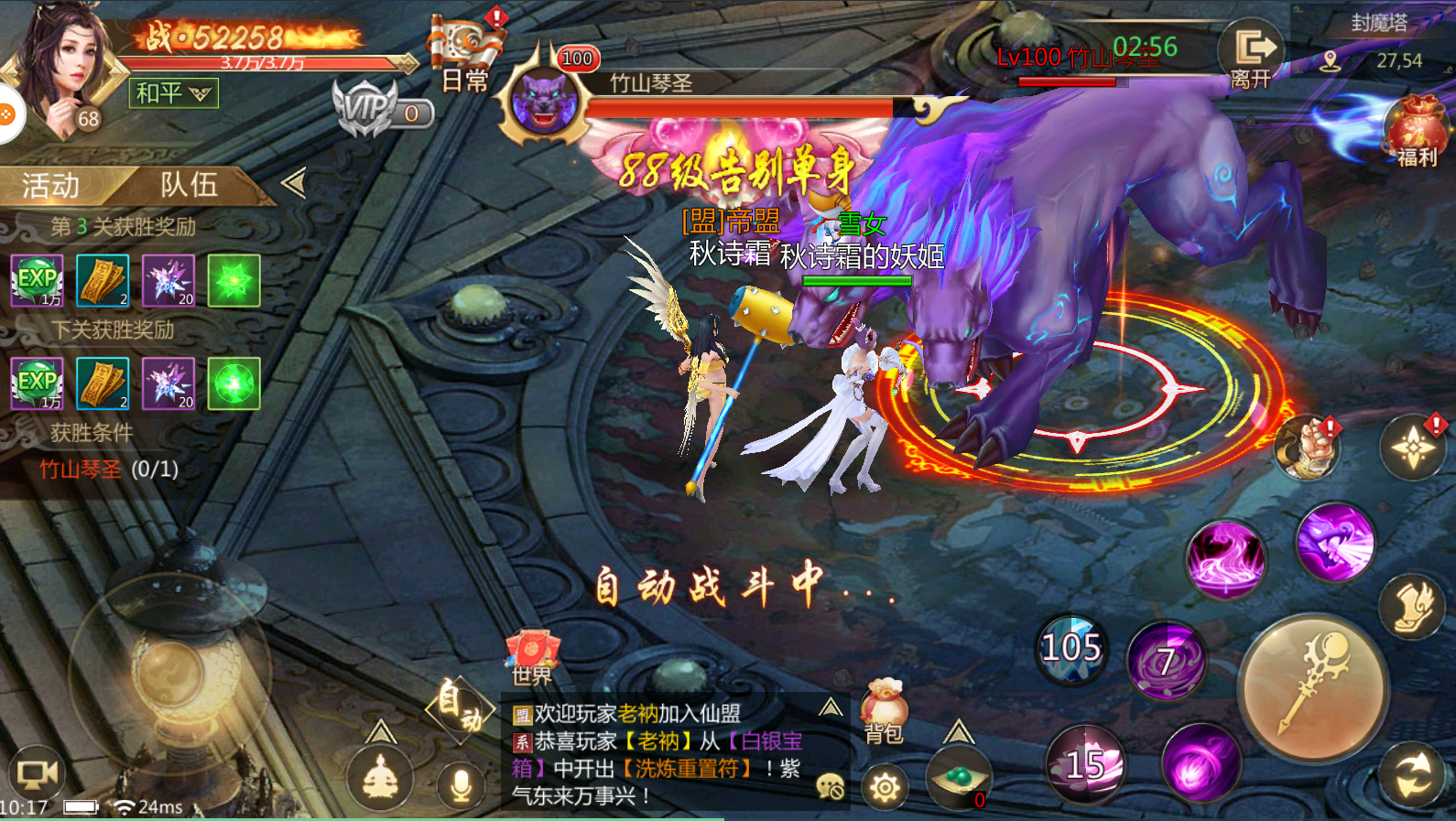This screenshot has width=1456, height=821.
Task: Collapse the left side panel arrow
Action: pyautogui.click(x=294, y=183)
